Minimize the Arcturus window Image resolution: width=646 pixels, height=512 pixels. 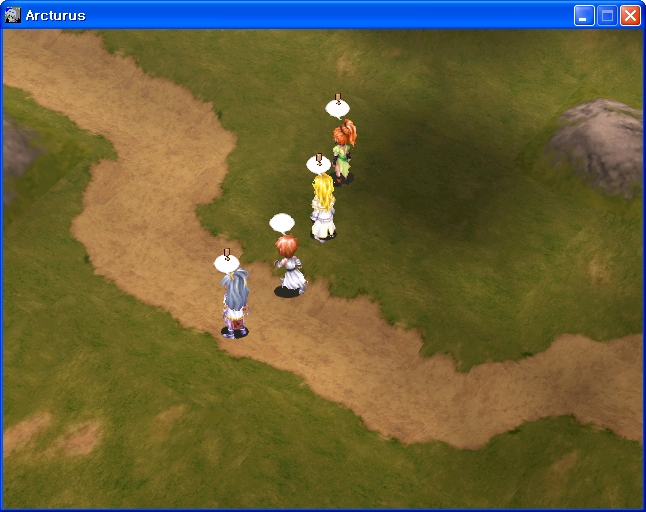584,15
